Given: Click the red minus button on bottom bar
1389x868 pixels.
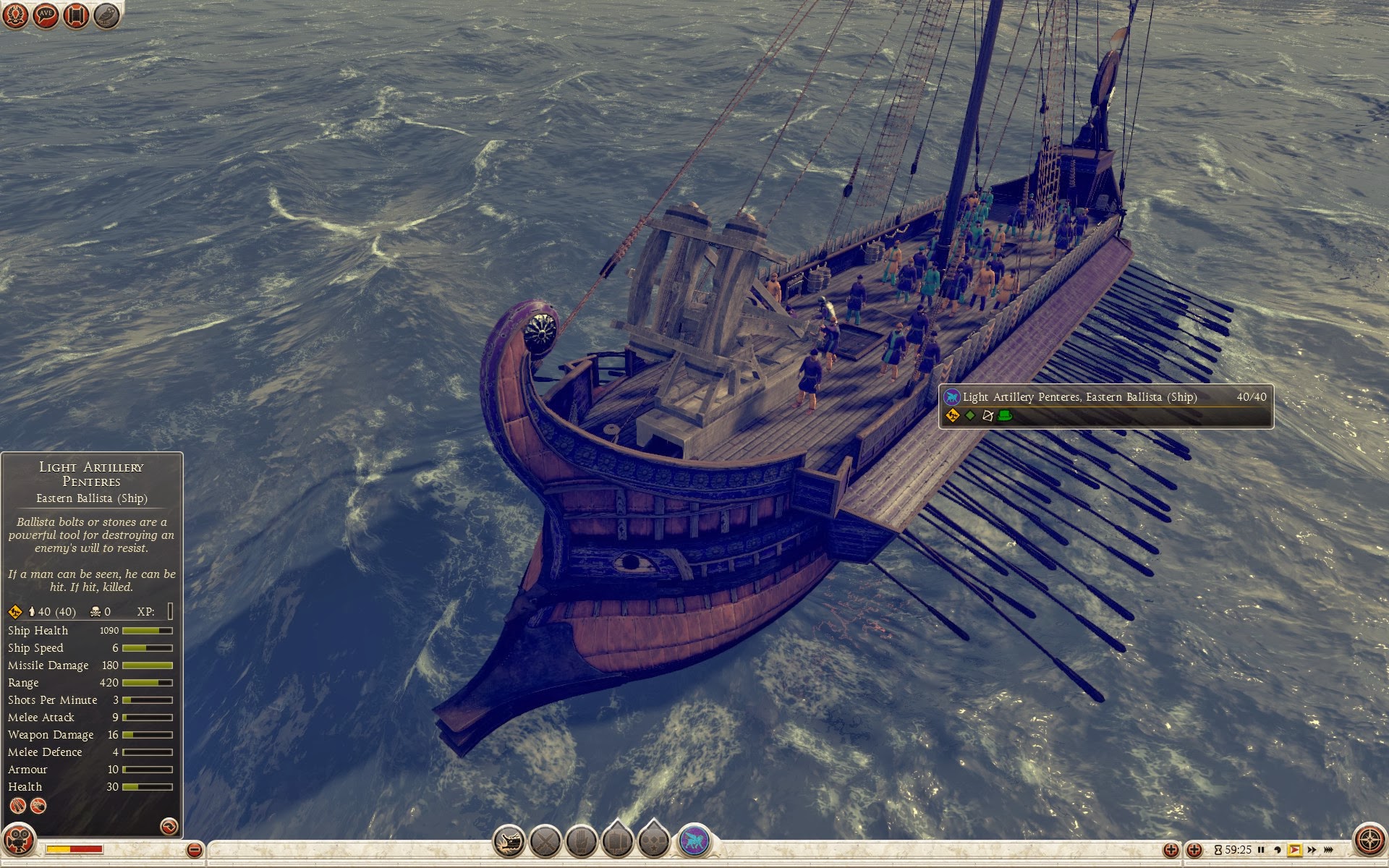Looking at the screenshot, I should tap(194, 850).
